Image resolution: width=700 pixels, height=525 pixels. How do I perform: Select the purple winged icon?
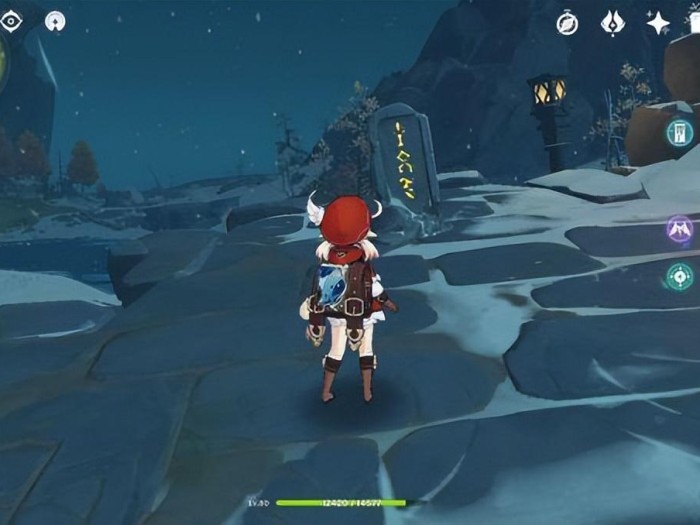[x=681, y=229]
